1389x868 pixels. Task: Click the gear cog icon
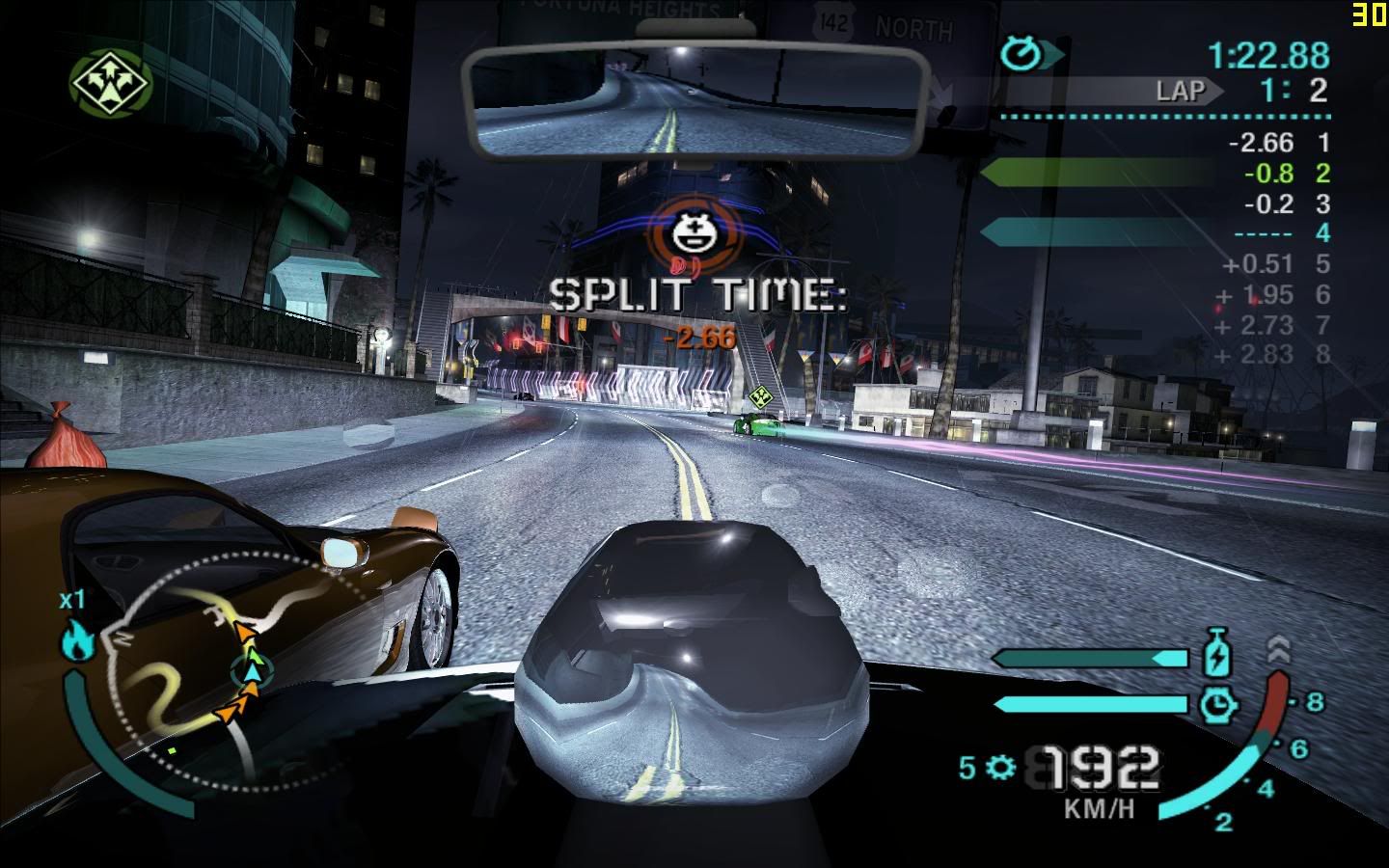[x=1002, y=768]
